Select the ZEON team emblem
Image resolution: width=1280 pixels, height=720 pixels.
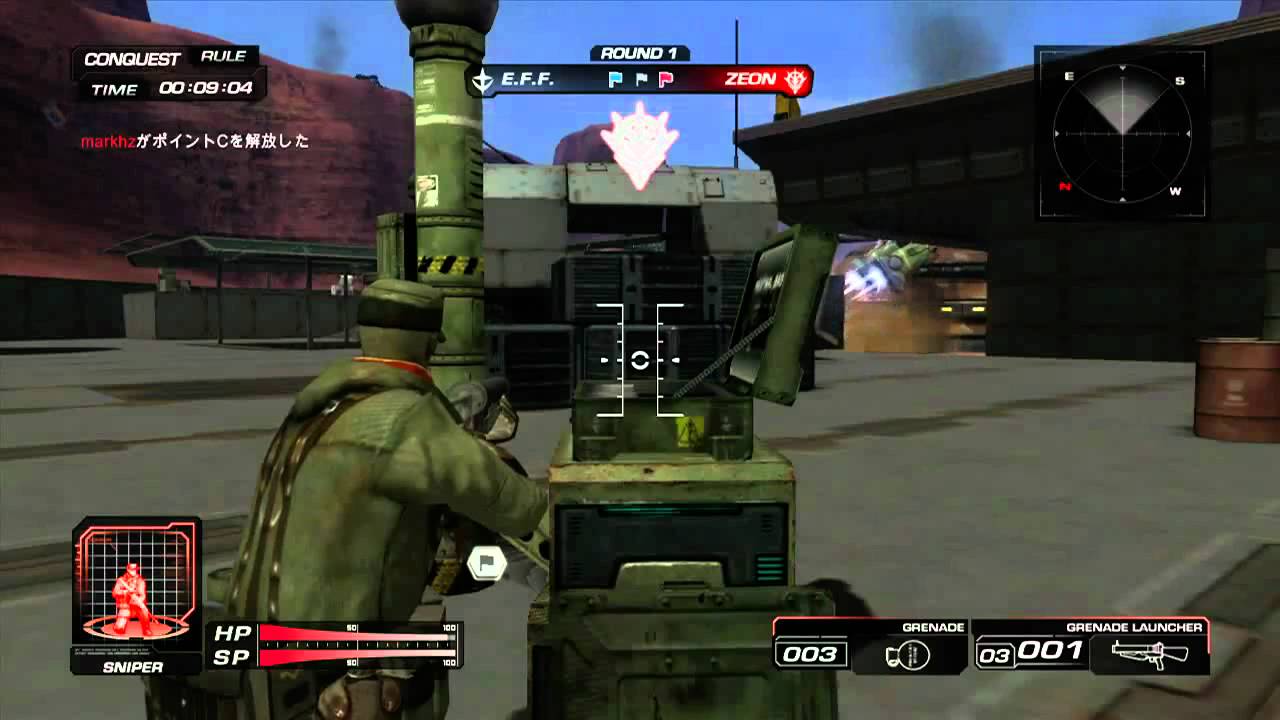(795, 80)
